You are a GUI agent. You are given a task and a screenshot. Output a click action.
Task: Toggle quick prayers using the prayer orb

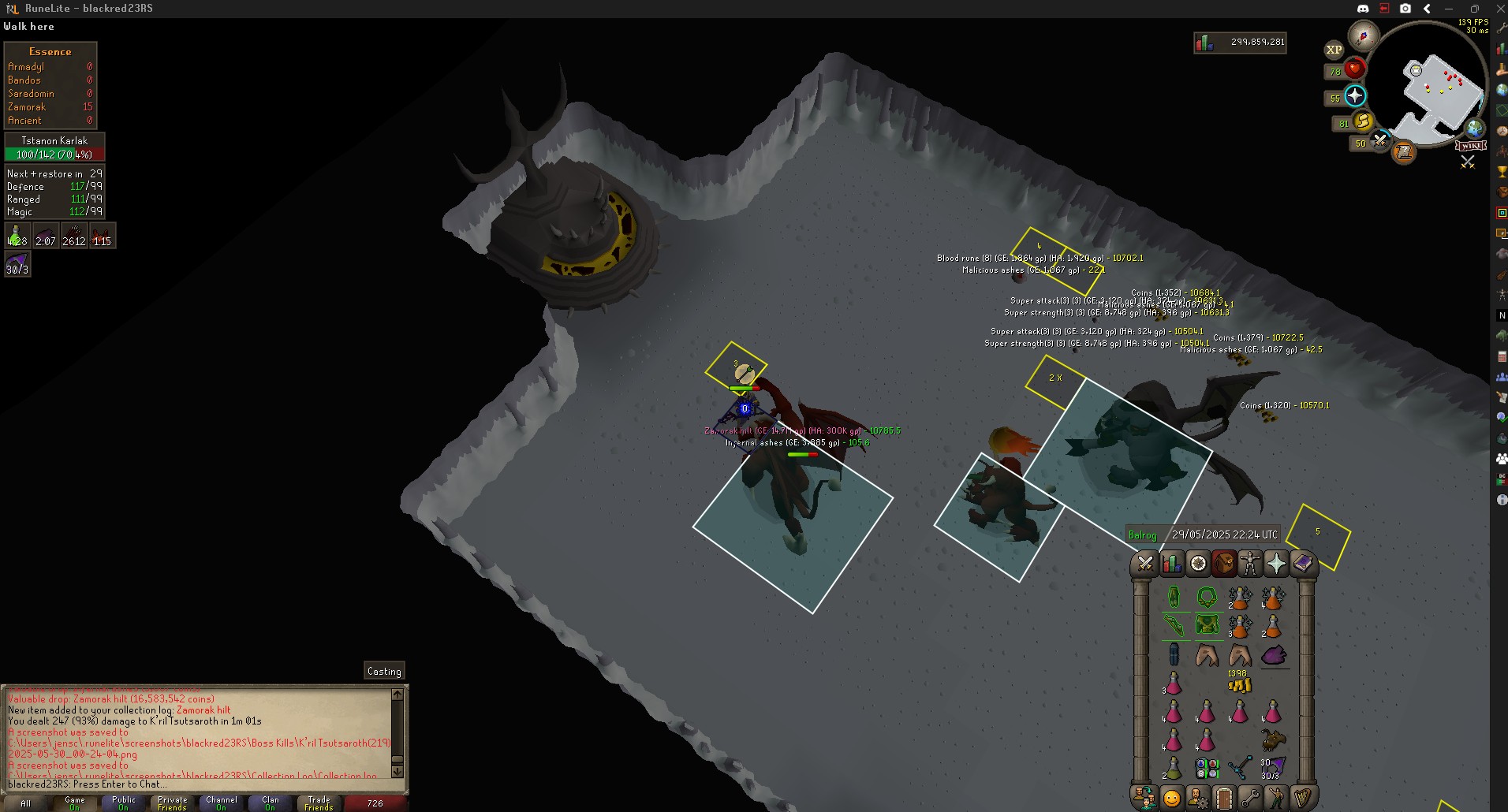point(1354,96)
